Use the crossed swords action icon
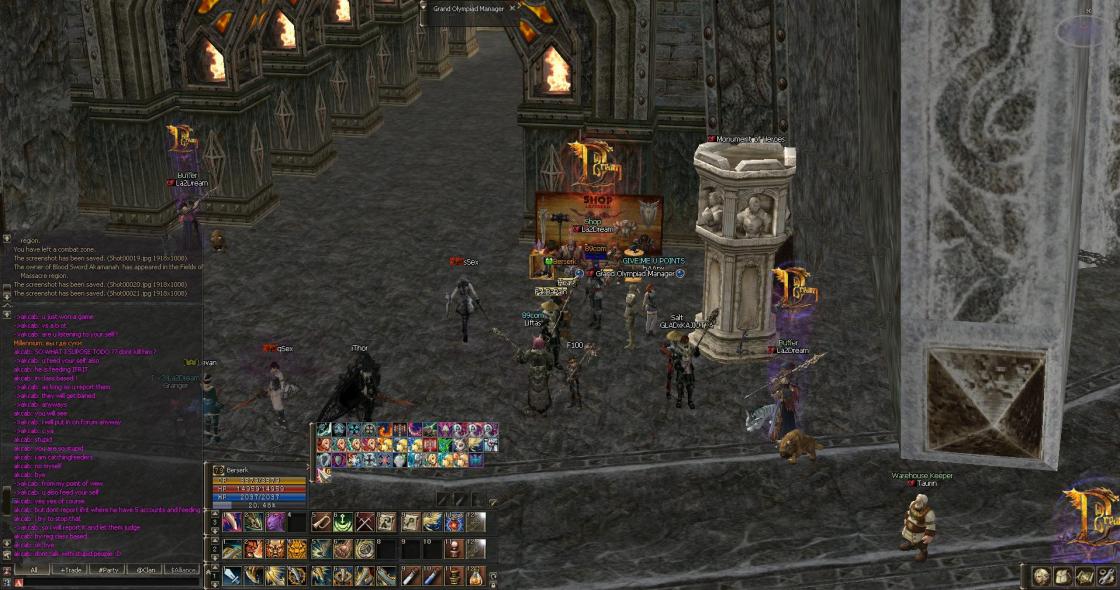The height and width of the screenshot is (590, 1120). (x=365, y=522)
